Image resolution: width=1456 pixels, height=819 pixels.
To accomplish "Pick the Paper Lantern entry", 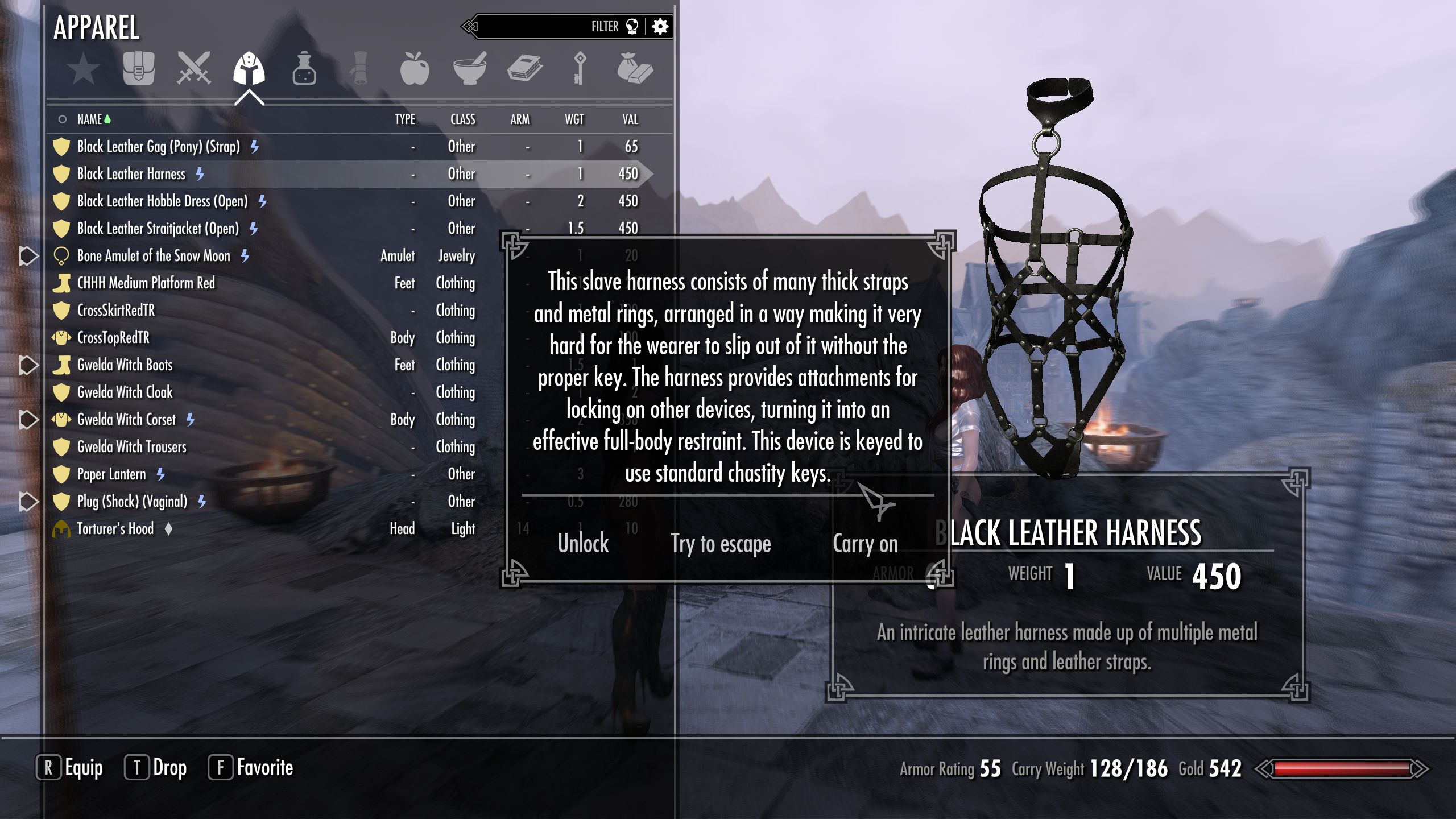I will (x=111, y=474).
